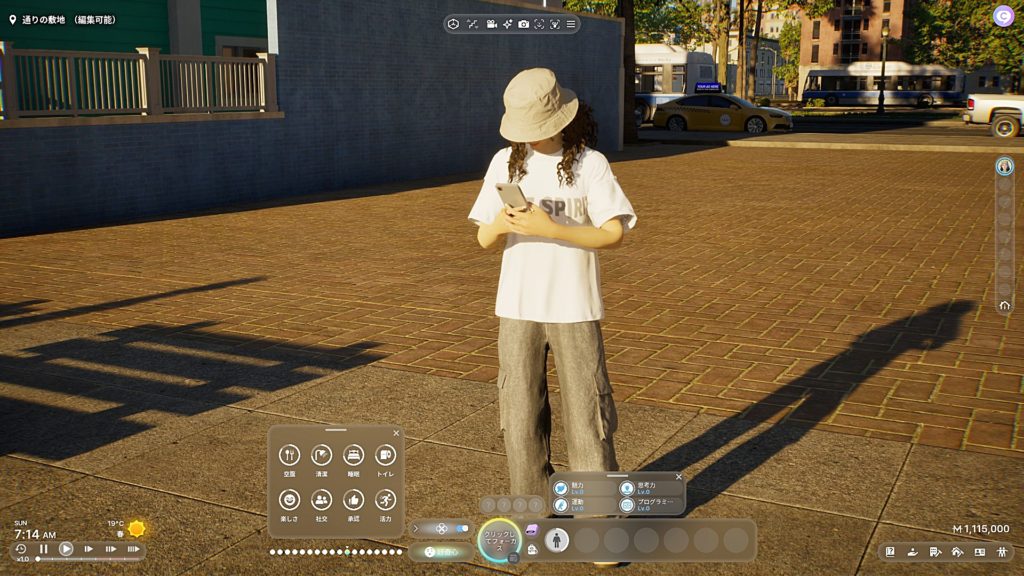Choose the 睡眠 sleep need icon
Screen dimensions: 1024x576
(353, 455)
